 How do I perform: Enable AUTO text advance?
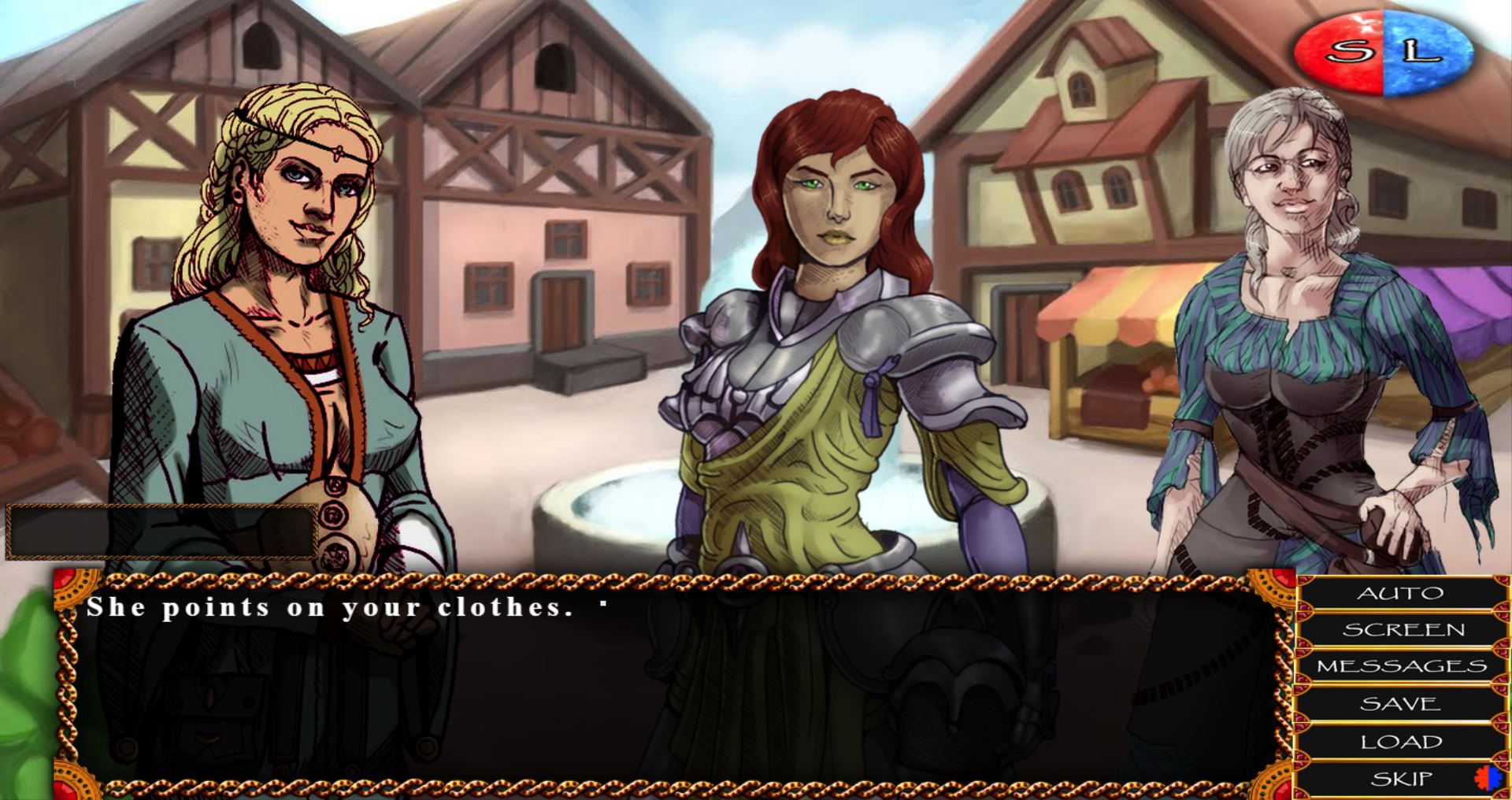coord(1399,593)
